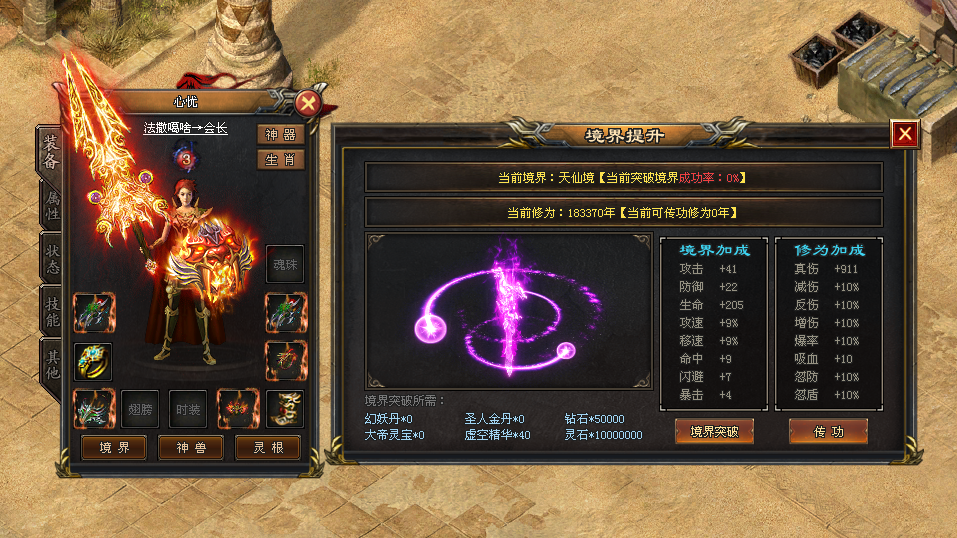
Task: Click the 传功 transfer button
Action: coord(828,431)
